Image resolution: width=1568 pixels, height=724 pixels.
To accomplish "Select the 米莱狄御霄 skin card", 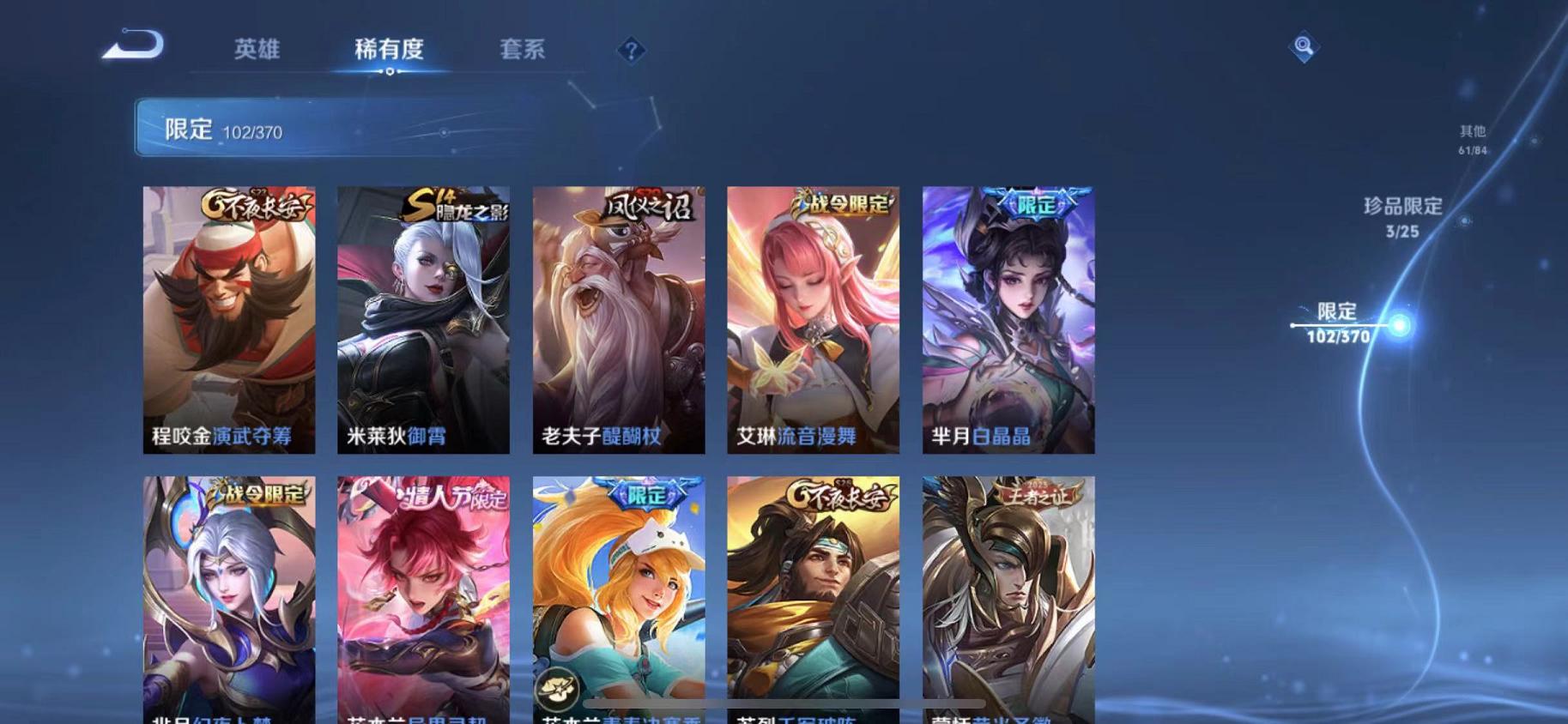I will tap(424, 317).
